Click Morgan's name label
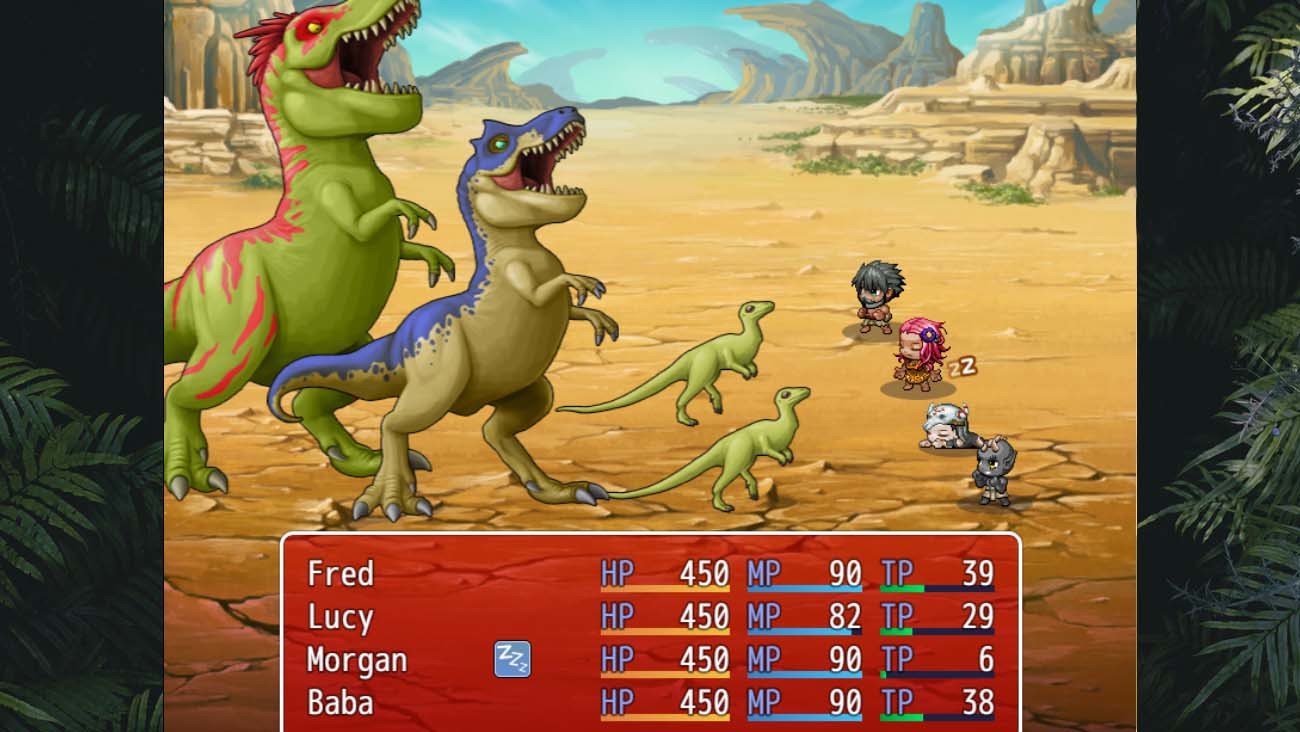Viewport: 1300px width, 732px height. coord(357,660)
